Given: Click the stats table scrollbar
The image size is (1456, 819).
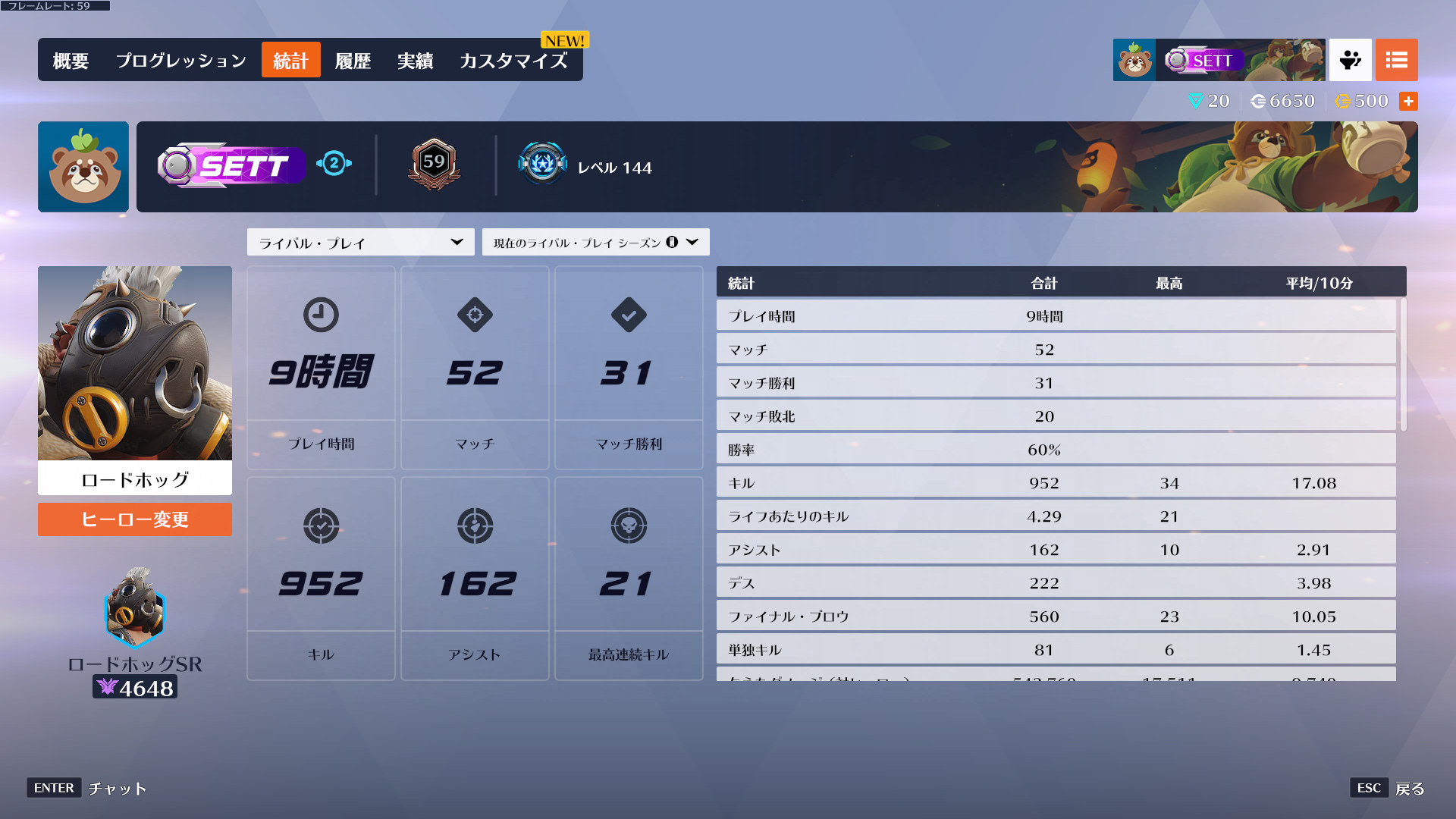Looking at the screenshot, I should (x=1403, y=364).
